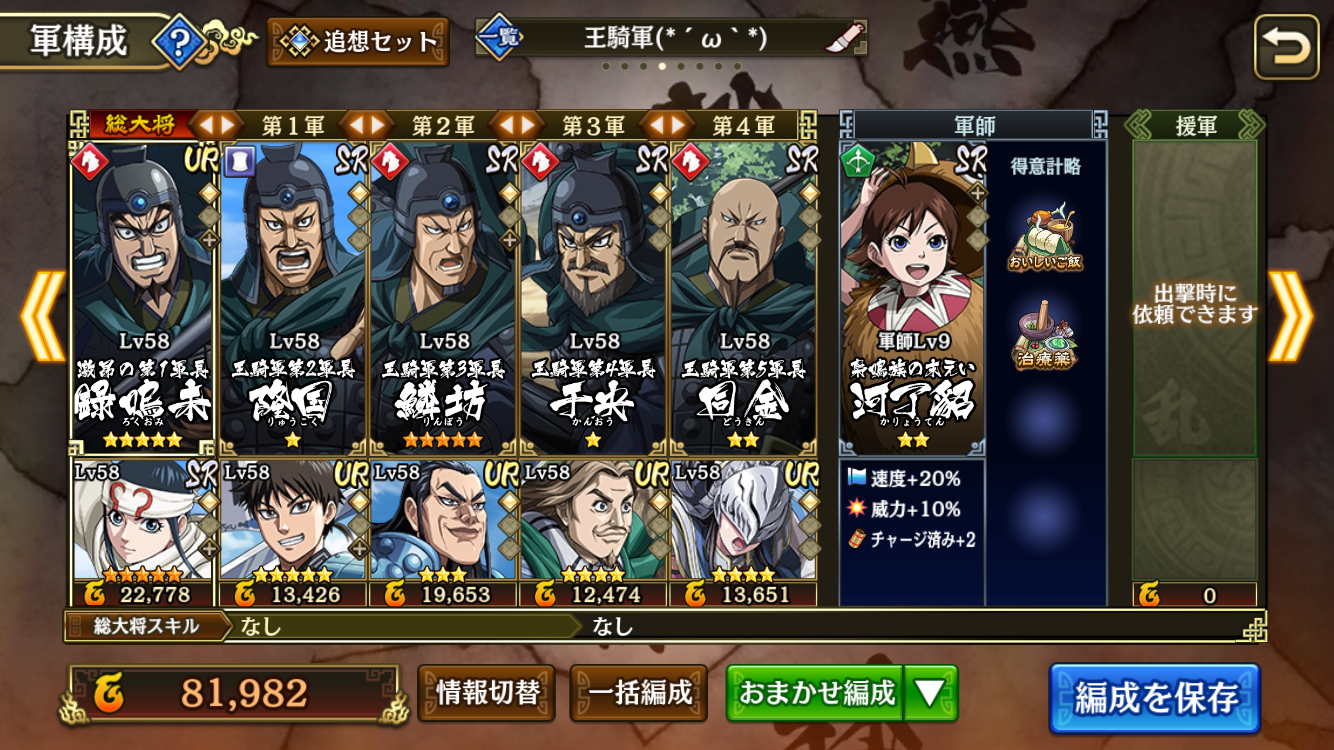The width and height of the screenshot is (1334, 750).
Task: Open the おまかせ編成 auto-formation button
Action: click(x=816, y=693)
